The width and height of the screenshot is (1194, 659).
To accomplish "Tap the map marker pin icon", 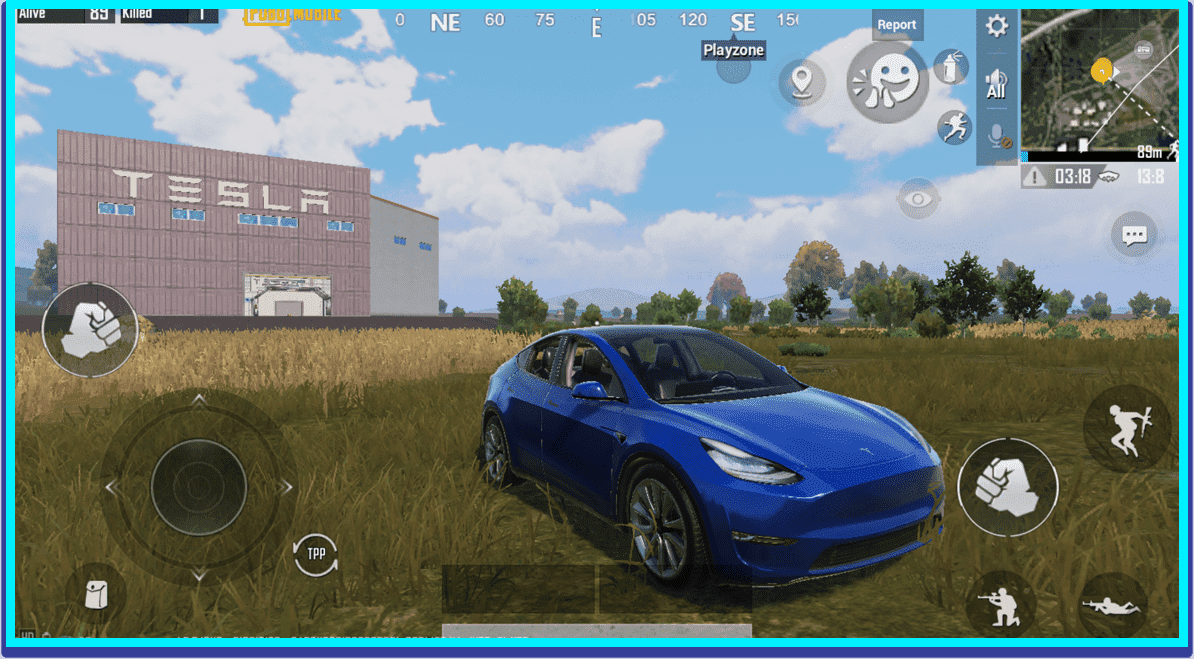I will point(801,81).
